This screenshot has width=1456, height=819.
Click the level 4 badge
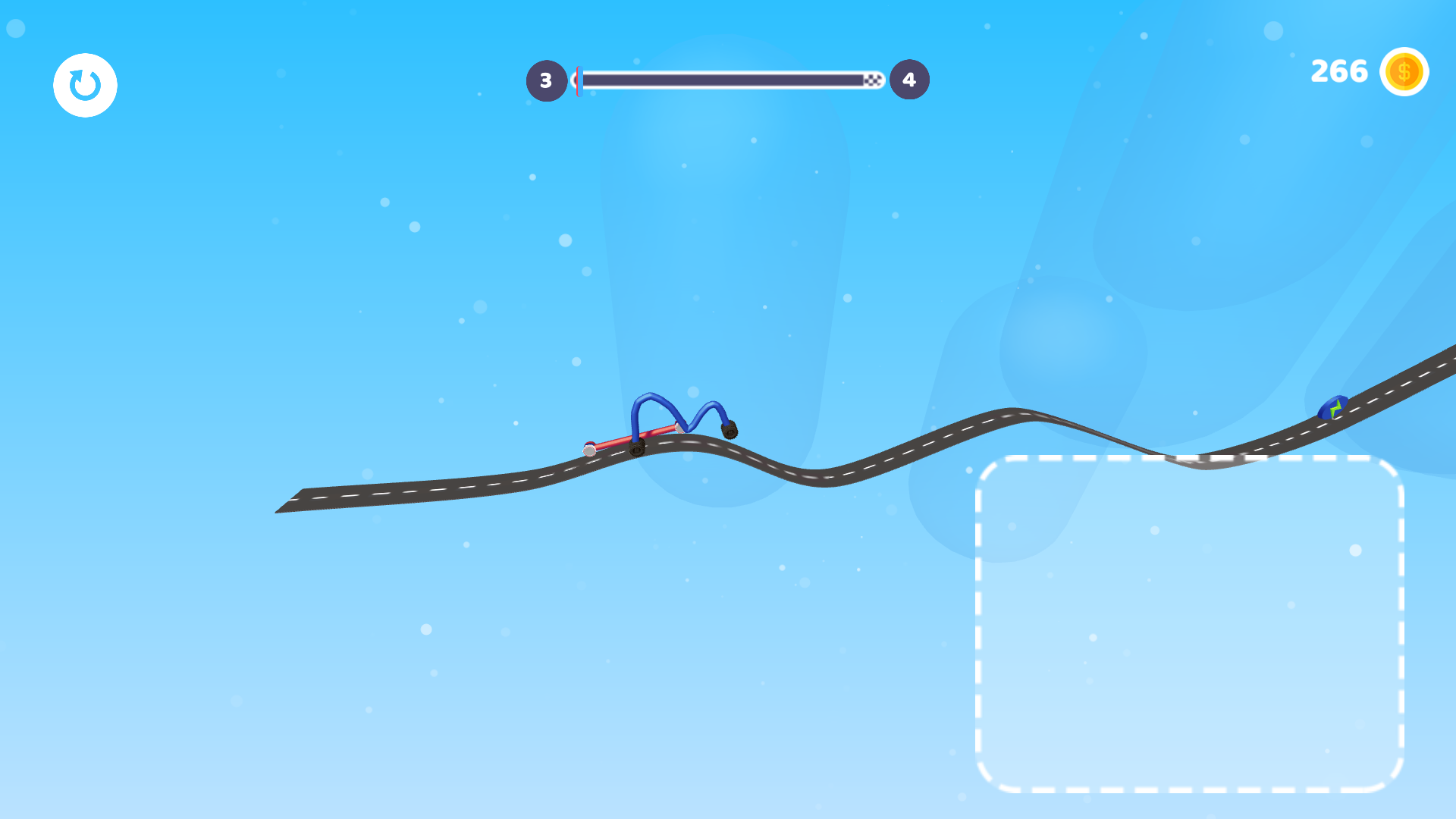pos(908,79)
